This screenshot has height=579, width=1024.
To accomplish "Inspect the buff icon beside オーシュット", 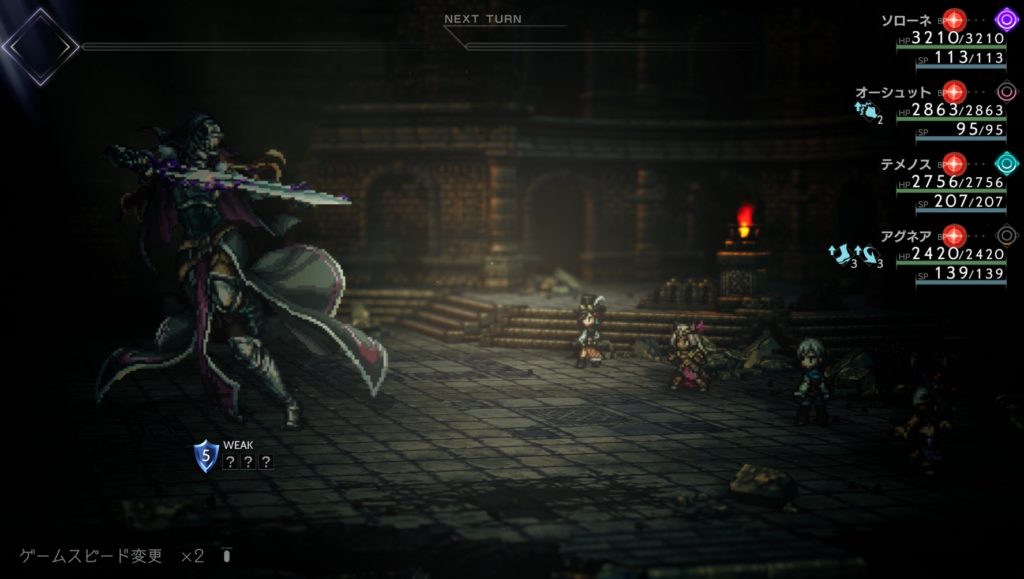I will [x=867, y=113].
